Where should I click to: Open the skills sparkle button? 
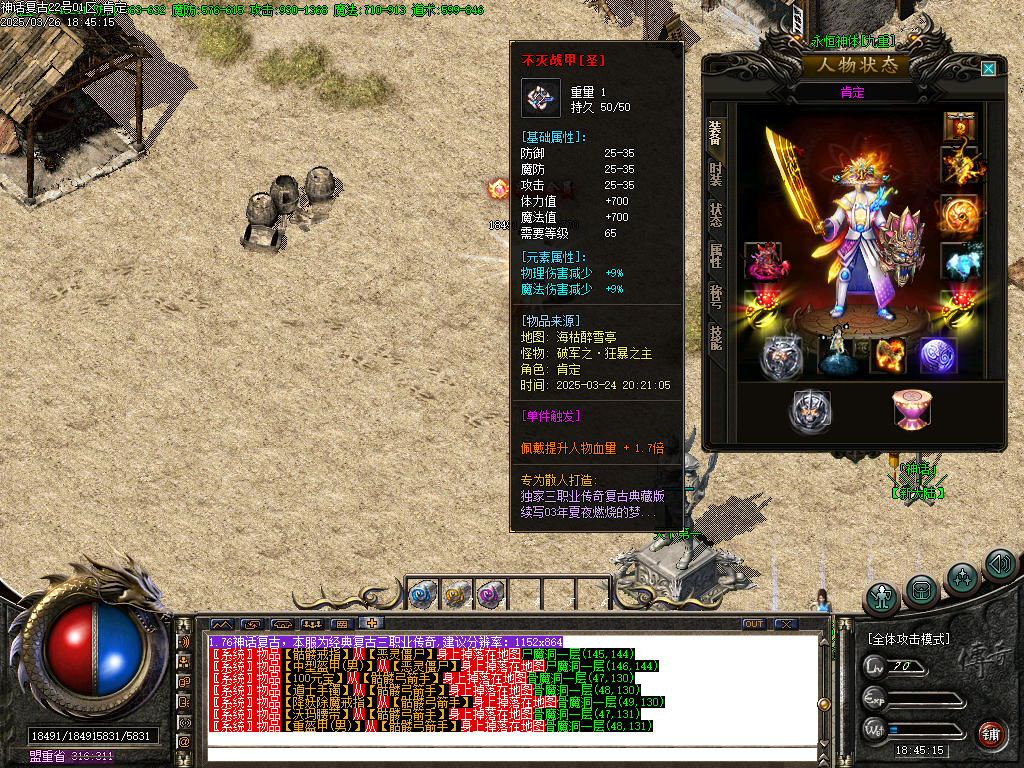(x=962, y=578)
